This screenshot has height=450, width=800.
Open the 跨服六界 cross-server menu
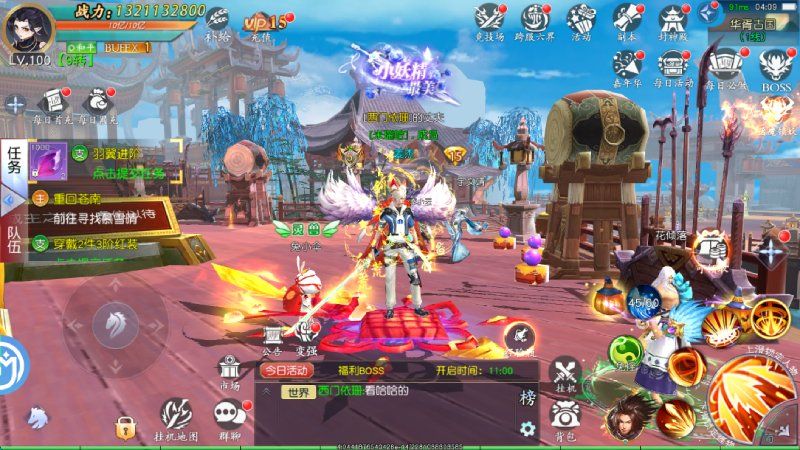pyautogui.click(x=535, y=20)
